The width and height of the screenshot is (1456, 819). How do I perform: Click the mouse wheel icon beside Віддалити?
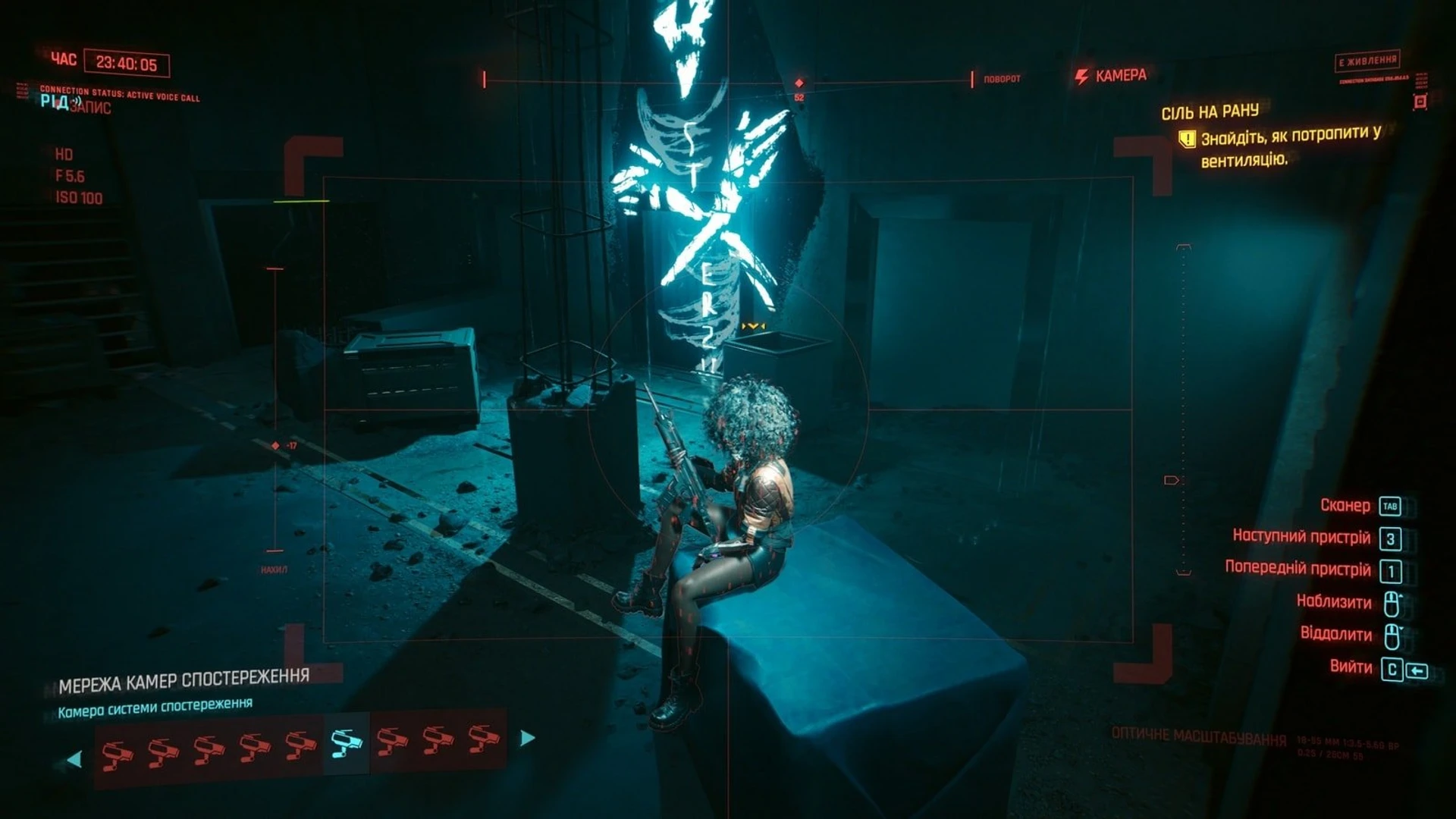pyautogui.click(x=1392, y=635)
